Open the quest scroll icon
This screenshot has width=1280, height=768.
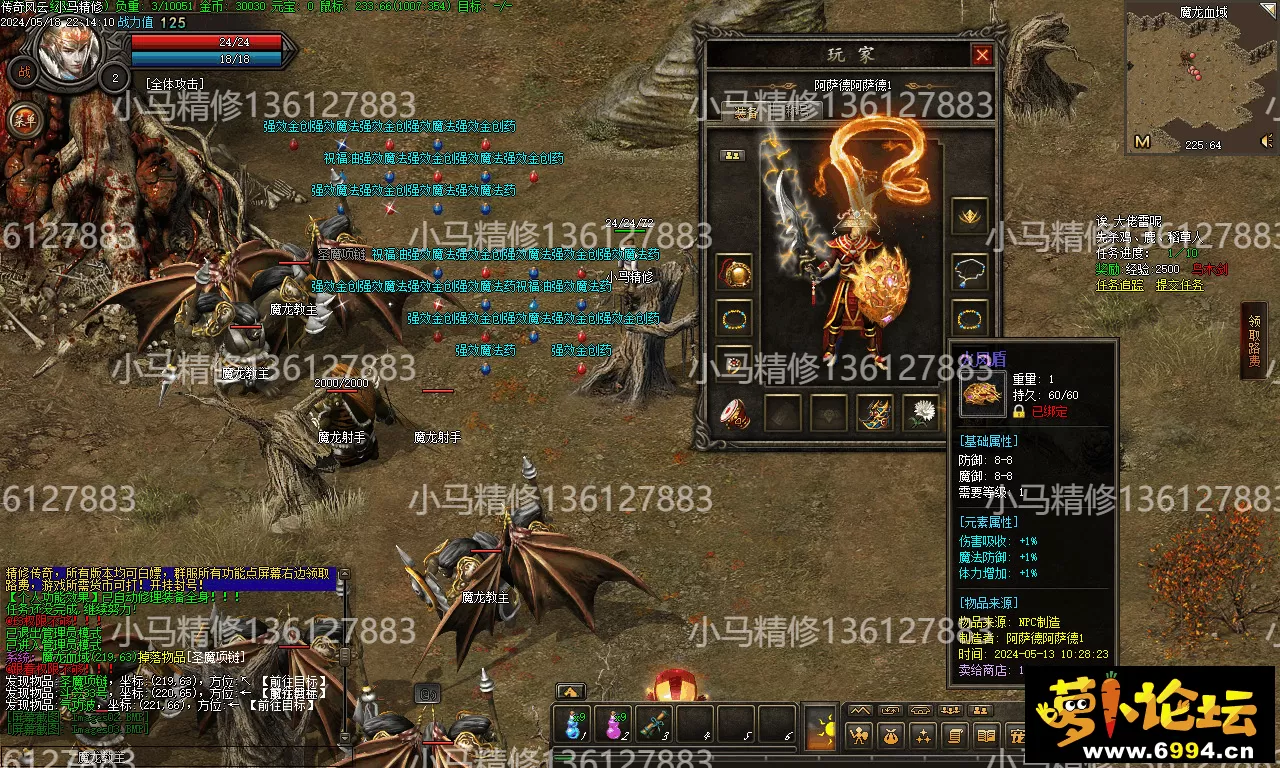click(954, 737)
